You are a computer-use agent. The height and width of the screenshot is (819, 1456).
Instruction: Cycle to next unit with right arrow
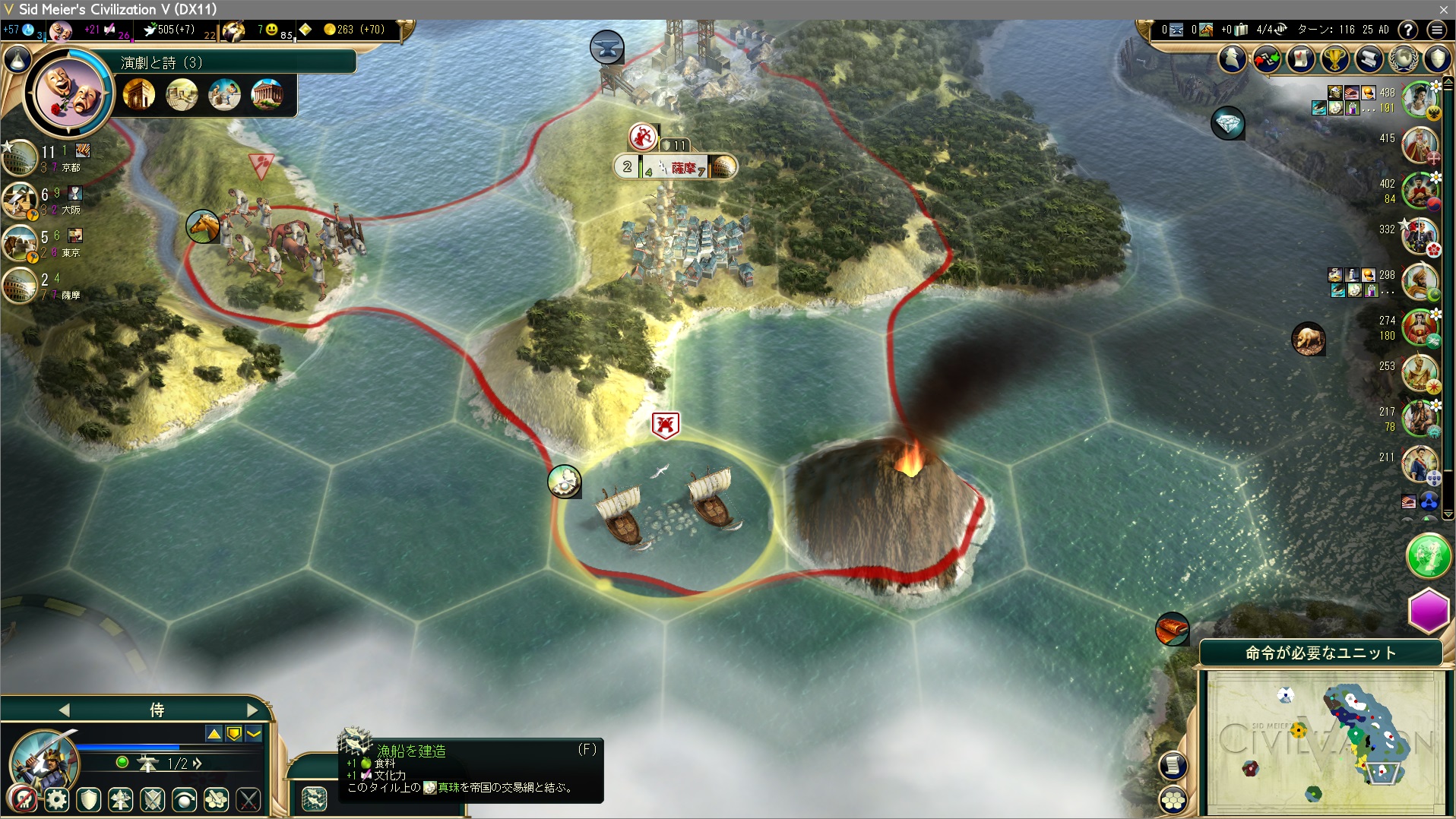tap(252, 710)
